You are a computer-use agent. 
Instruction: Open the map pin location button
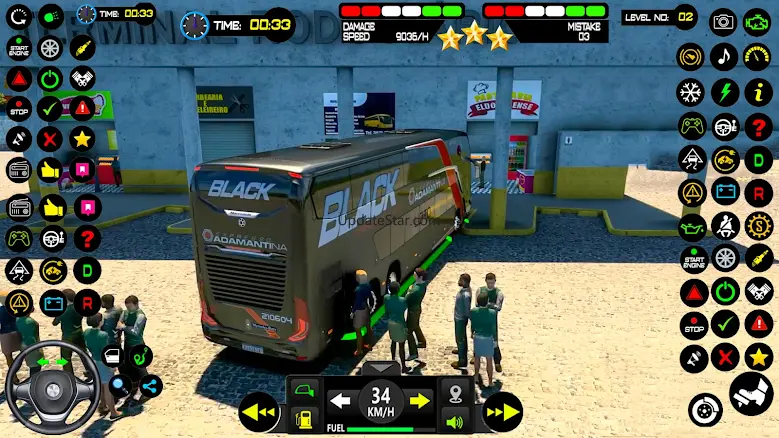(456, 391)
